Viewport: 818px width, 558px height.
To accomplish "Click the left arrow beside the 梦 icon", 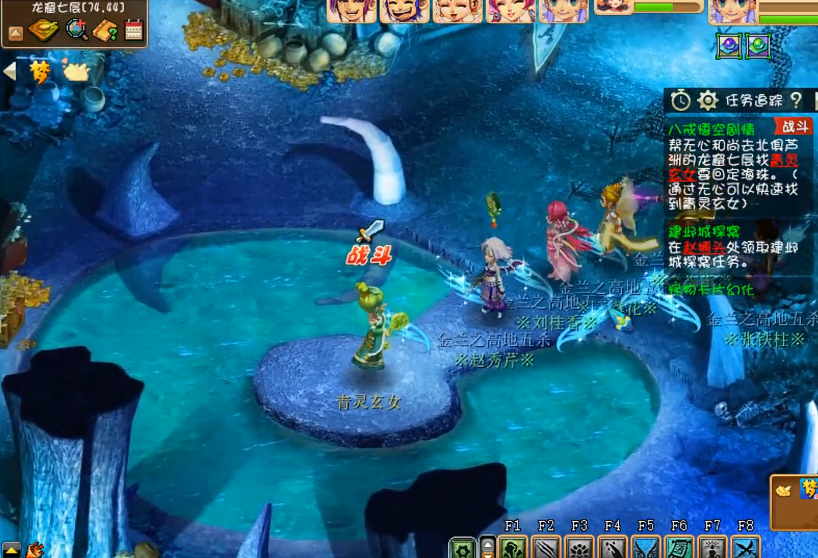I will [10, 71].
